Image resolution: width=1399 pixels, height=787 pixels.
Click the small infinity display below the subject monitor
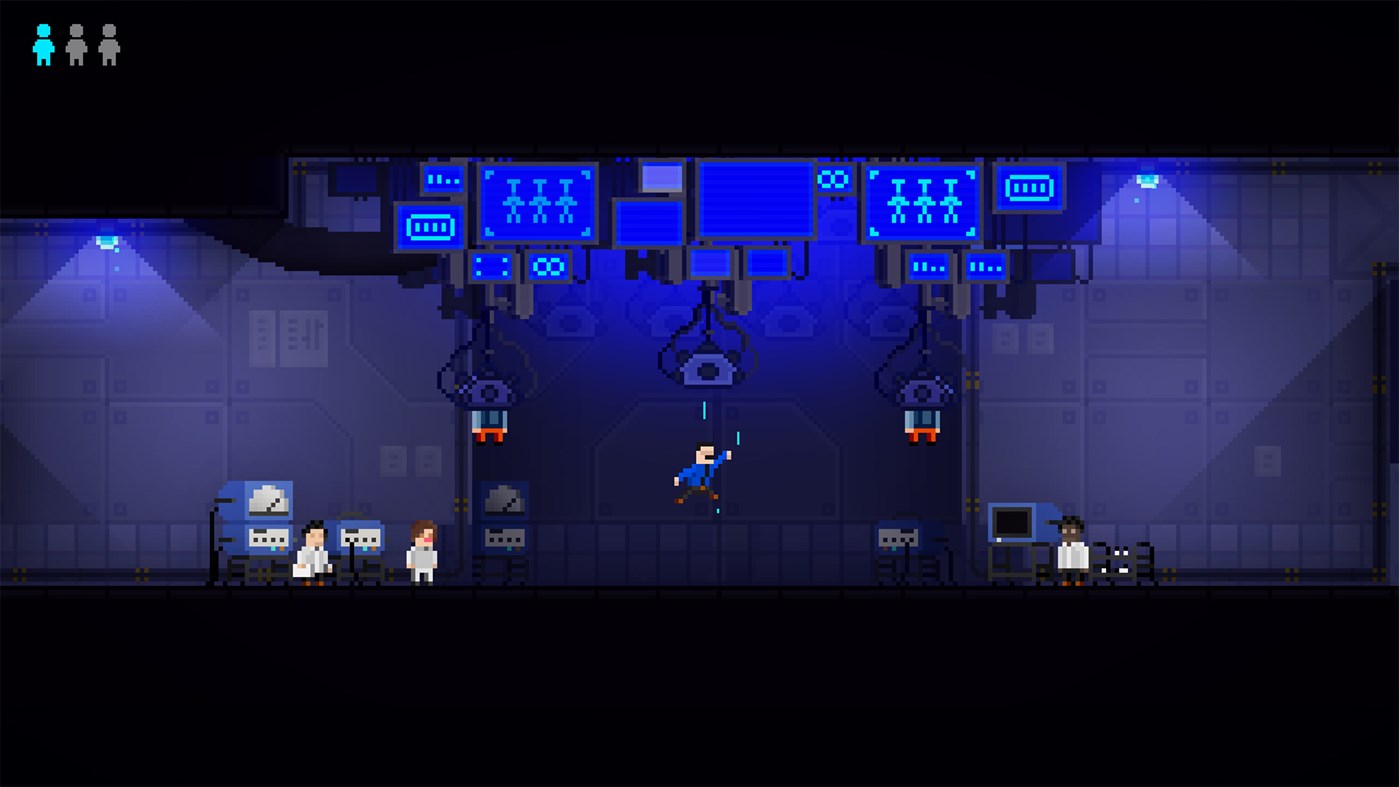(x=549, y=266)
